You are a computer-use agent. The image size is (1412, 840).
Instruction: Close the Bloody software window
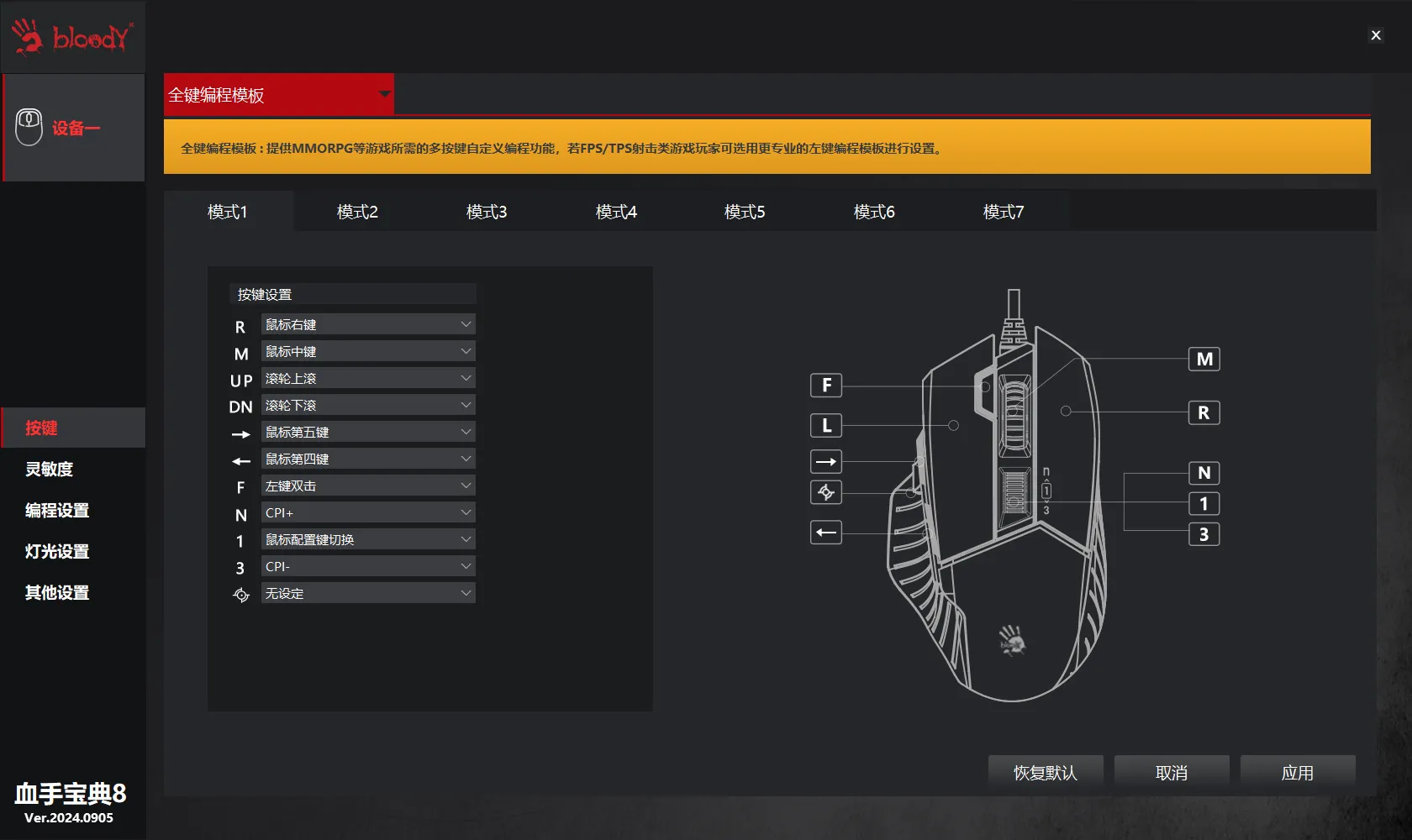click(1376, 35)
